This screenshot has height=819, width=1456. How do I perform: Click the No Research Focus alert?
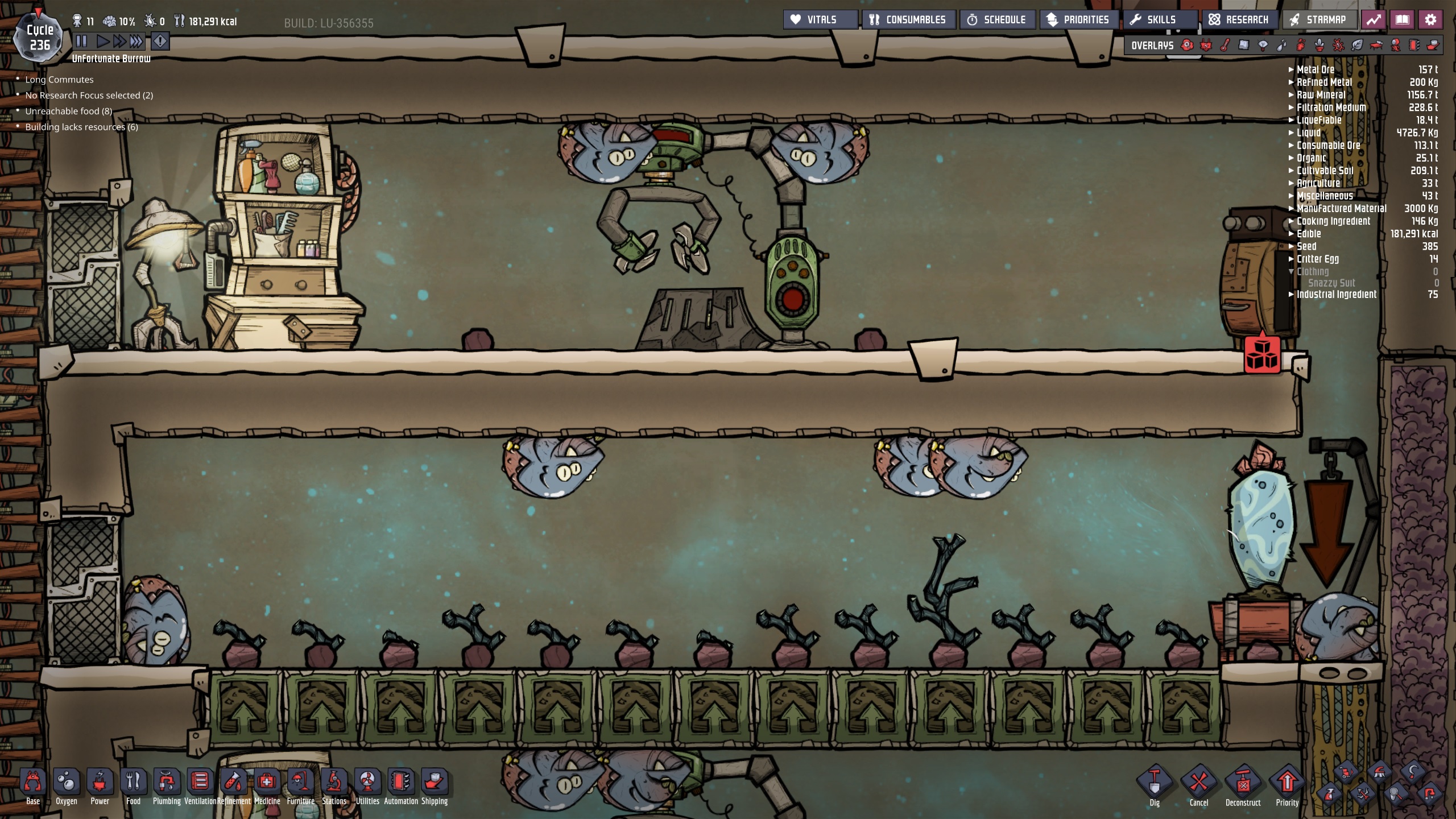88,95
